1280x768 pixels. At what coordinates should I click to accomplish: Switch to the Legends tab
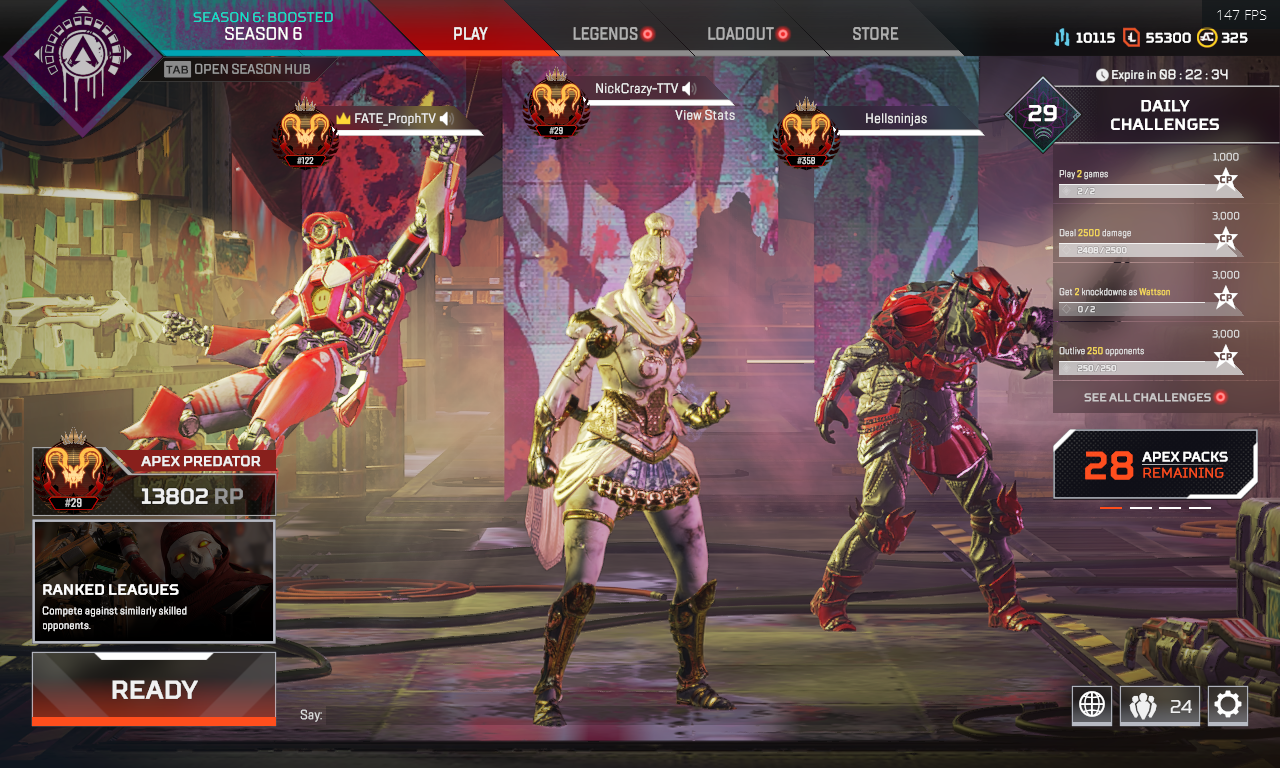(x=605, y=34)
